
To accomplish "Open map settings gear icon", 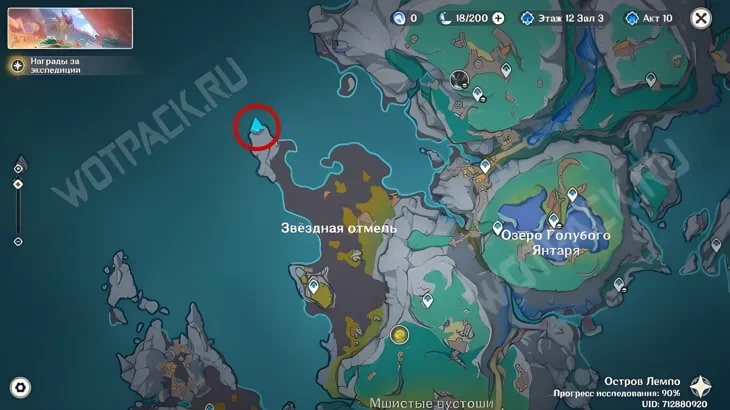I will (x=20, y=388).
